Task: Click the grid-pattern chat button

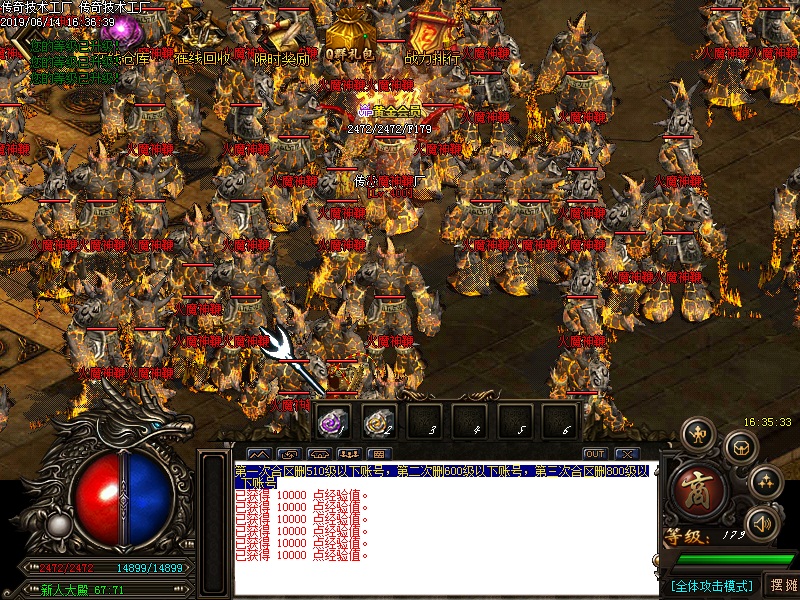Action: [381, 454]
